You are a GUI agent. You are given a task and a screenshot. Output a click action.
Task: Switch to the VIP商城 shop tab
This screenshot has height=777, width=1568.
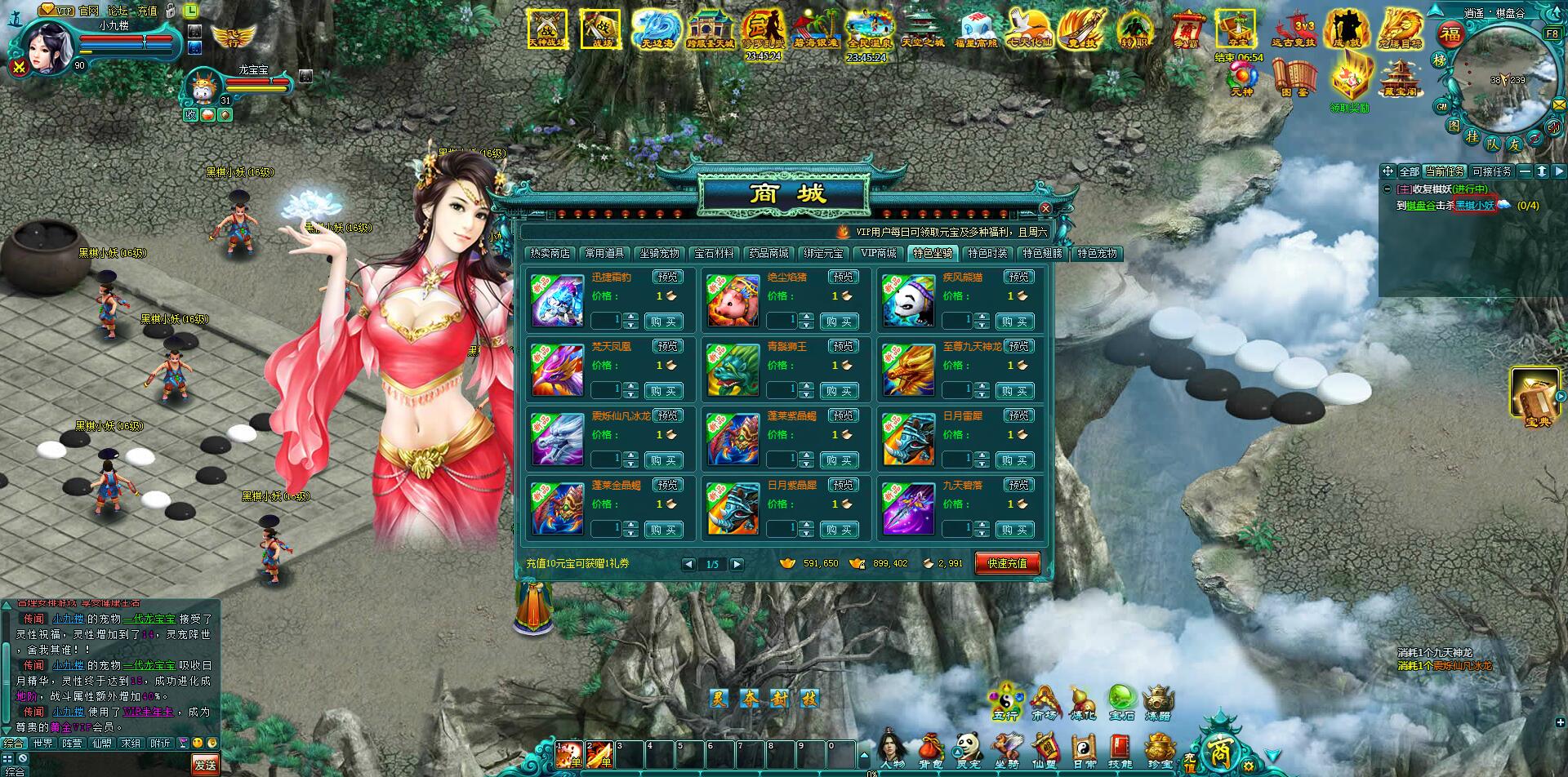pos(879,253)
